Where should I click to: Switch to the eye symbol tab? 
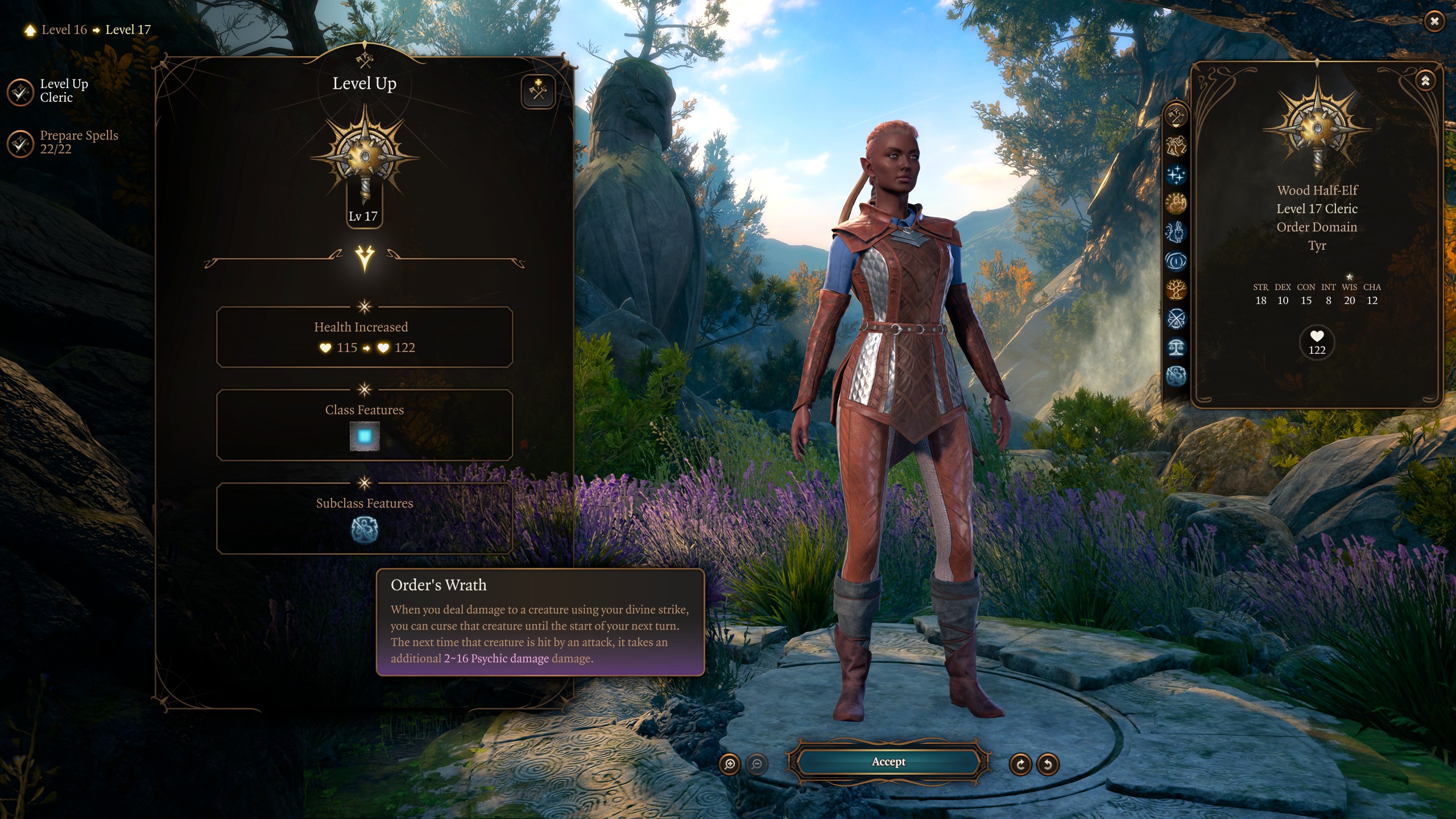click(x=1176, y=261)
